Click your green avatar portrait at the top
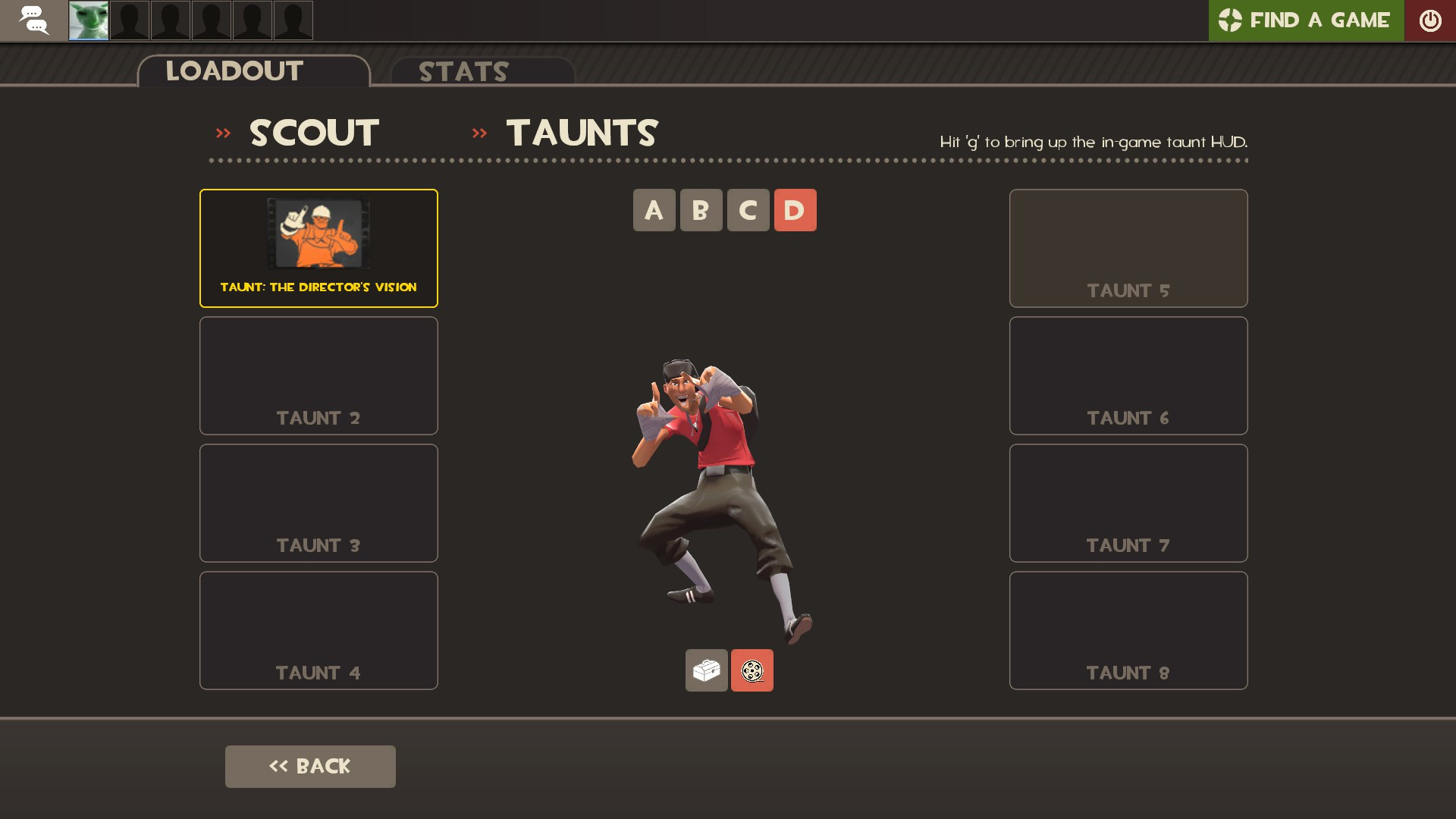 pos(87,20)
